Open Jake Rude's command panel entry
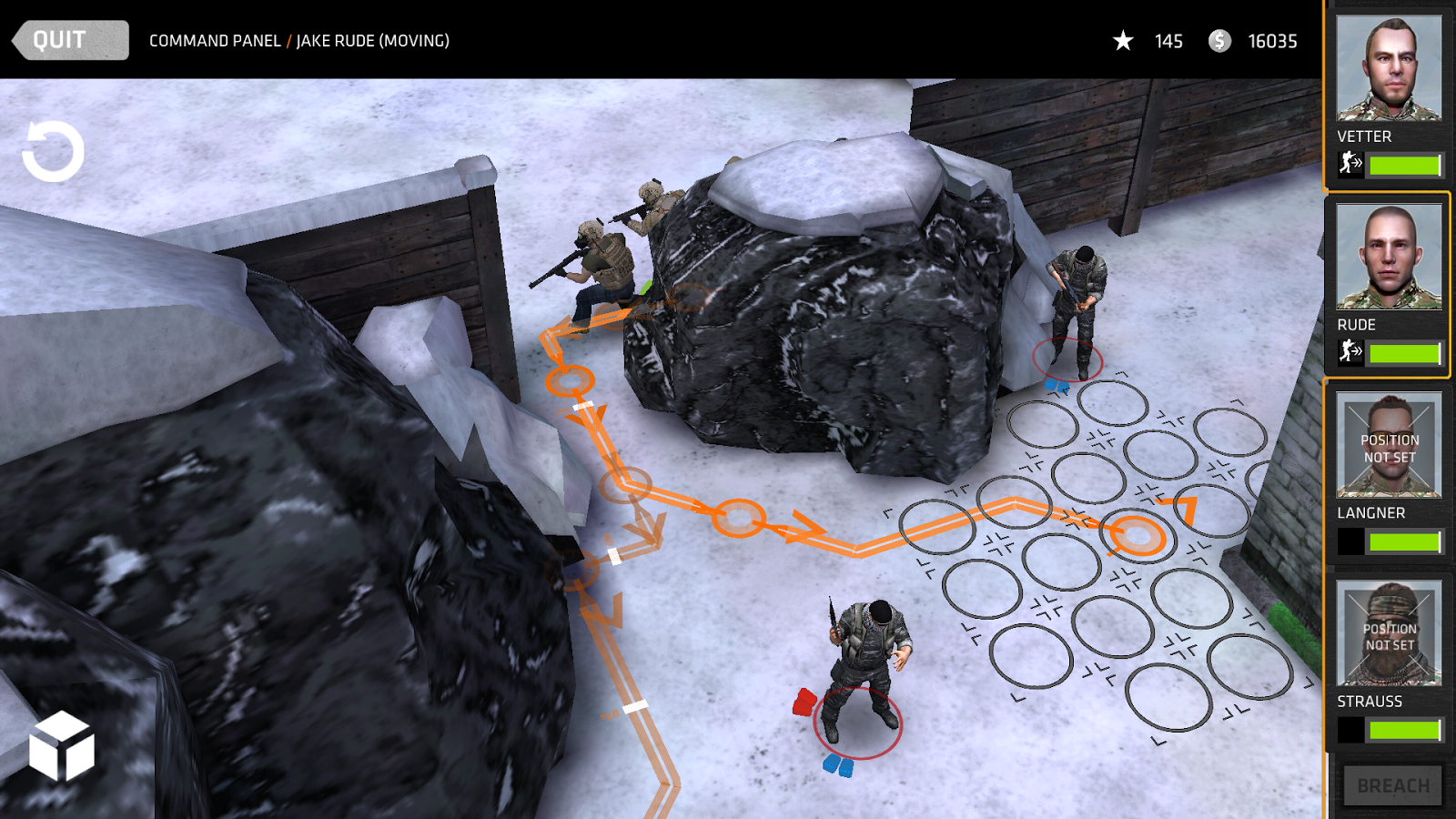Image resolution: width=1456 pixels, height=819 pixels. pos(371,40)
